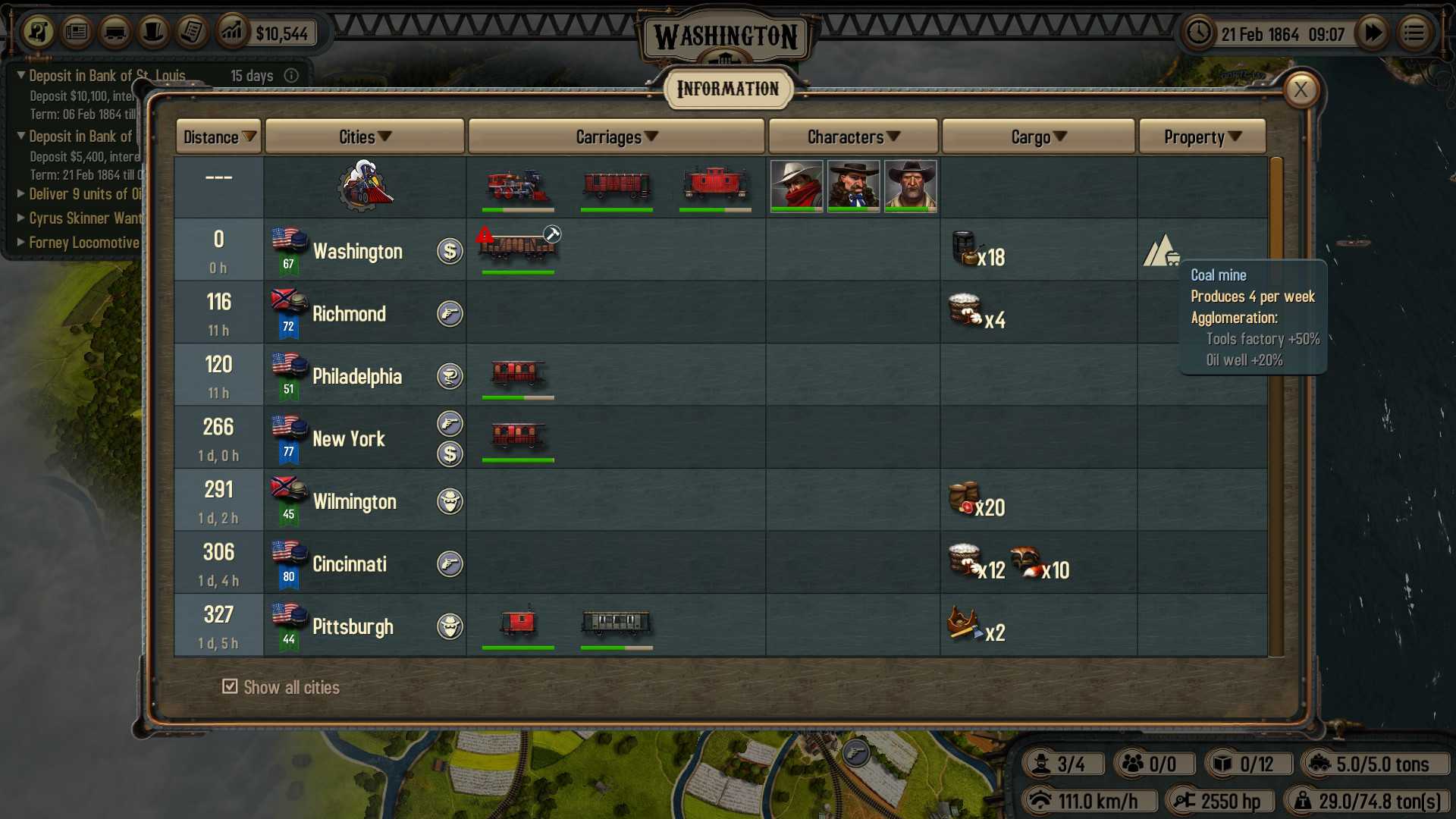Open the ledger contracts icon in toolbar
Image resolution: width=1456 pixels, height=819 pixels.
coord(192,33)
